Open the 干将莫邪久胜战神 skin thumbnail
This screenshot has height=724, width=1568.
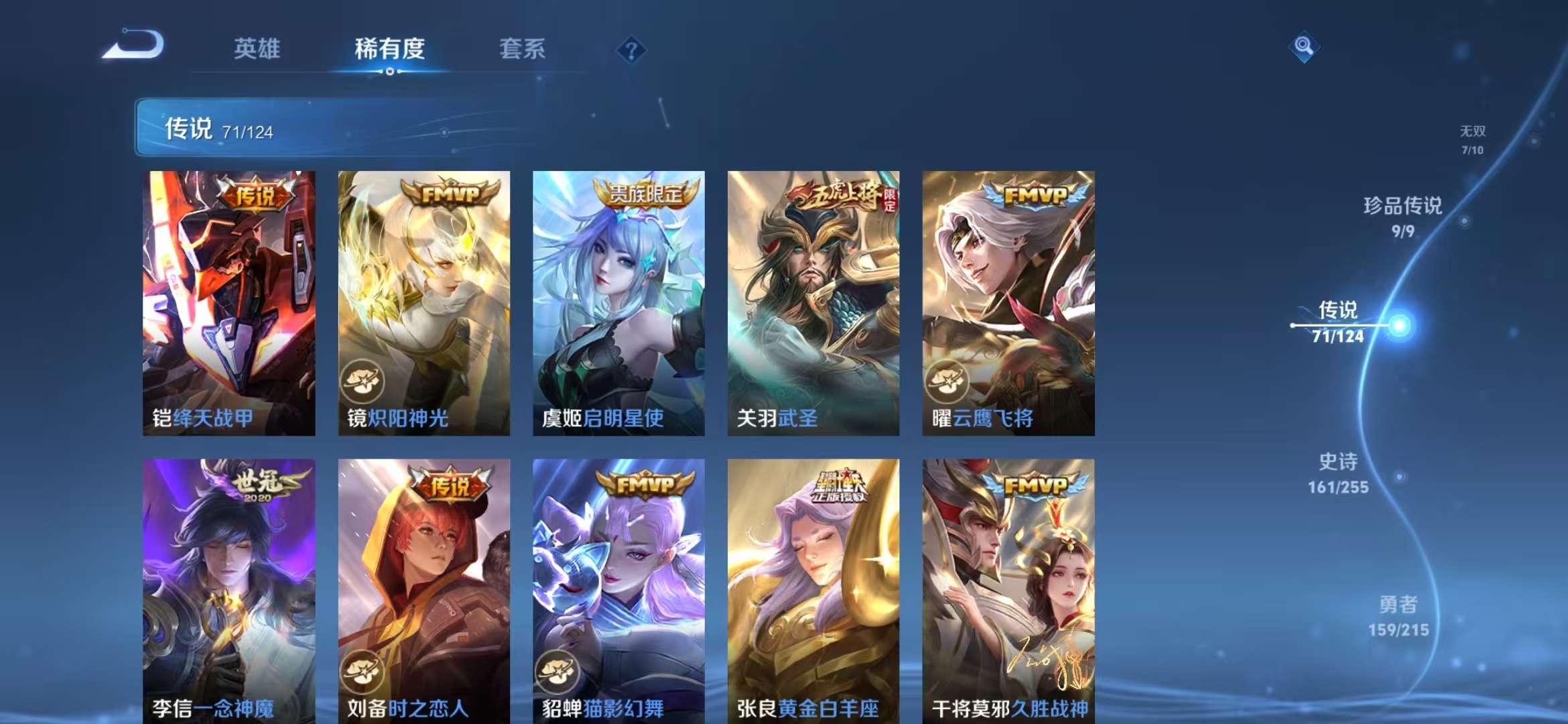[x=1008, y=583]
